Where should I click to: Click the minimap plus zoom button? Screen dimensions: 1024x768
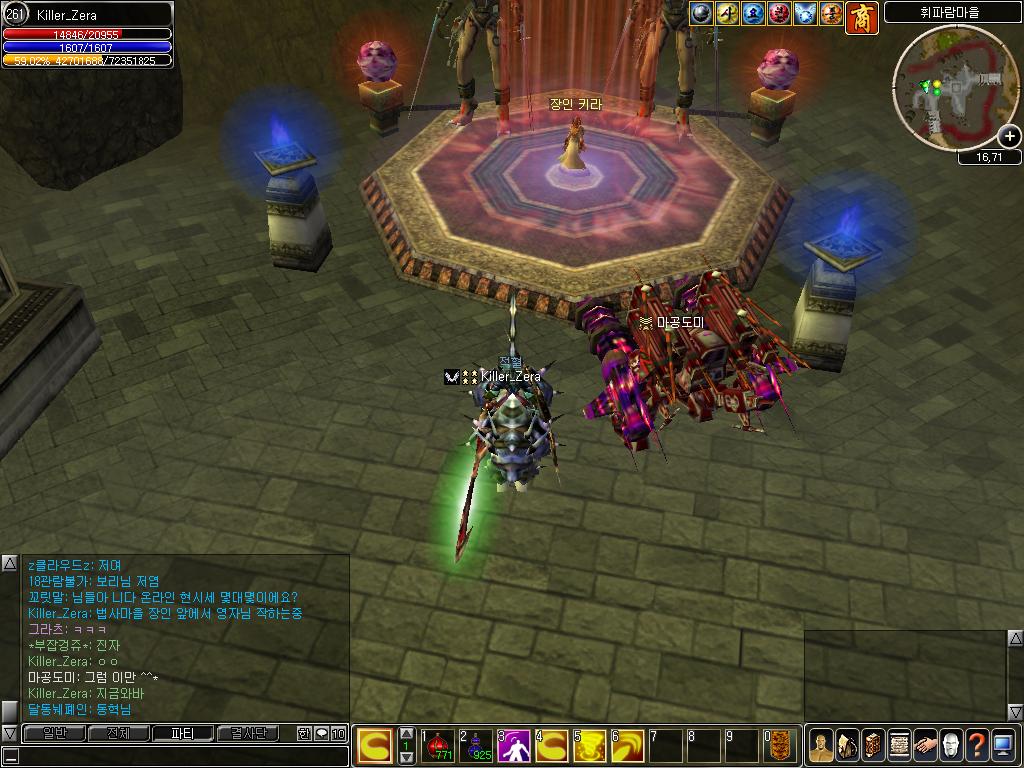coord(1009,137)
